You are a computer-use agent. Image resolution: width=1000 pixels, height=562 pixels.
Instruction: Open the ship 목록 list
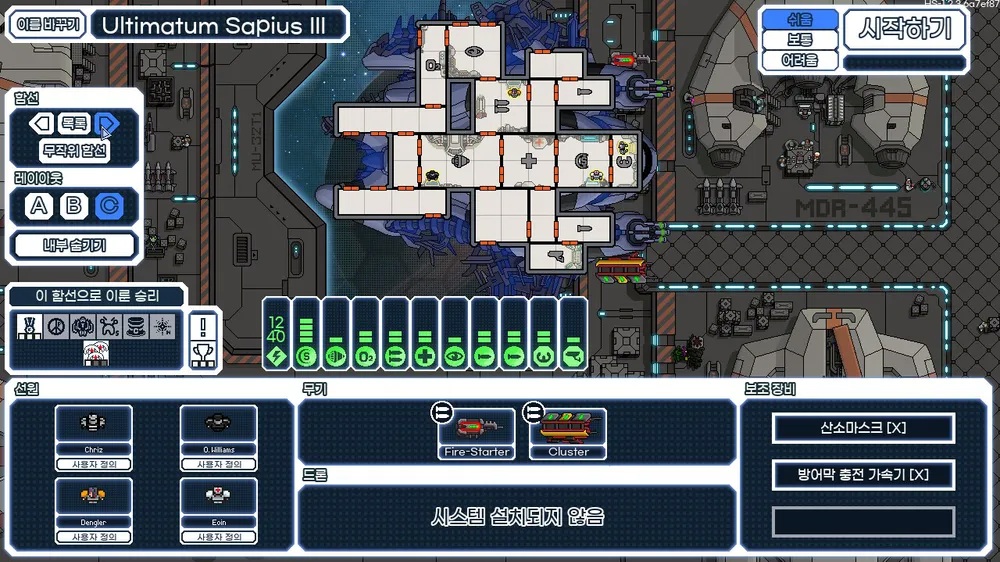[x=74, y=124]
